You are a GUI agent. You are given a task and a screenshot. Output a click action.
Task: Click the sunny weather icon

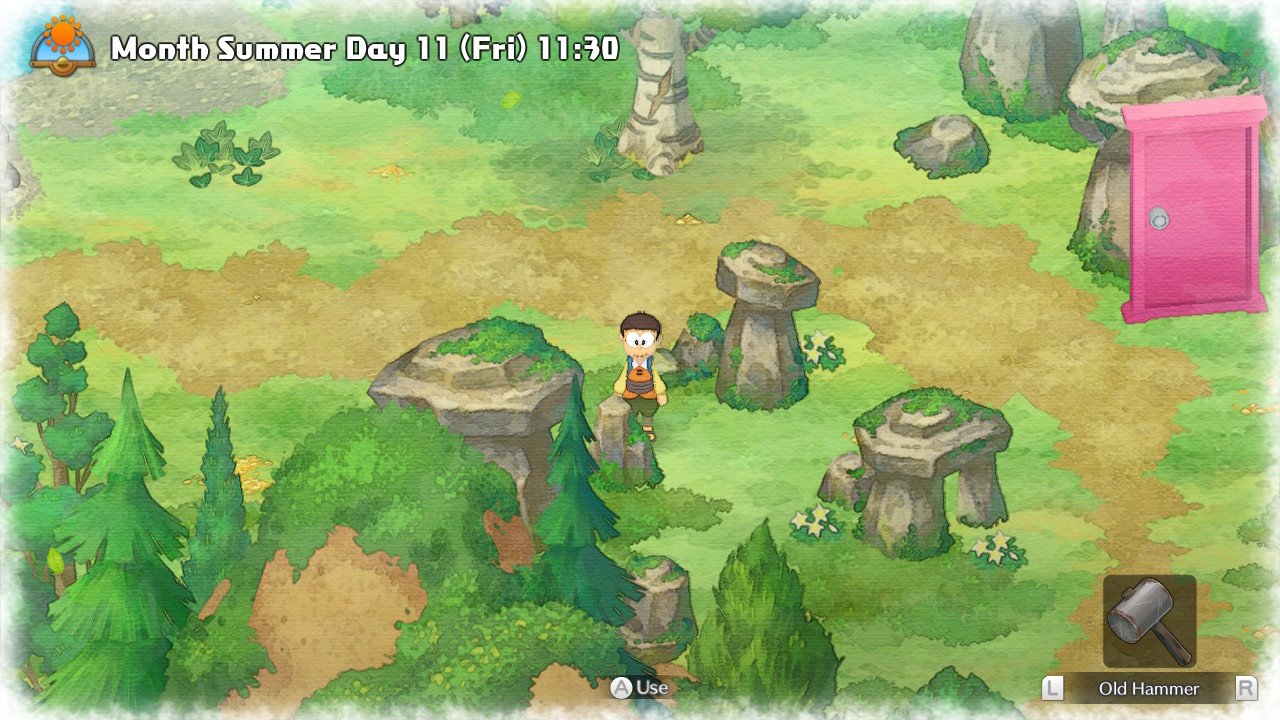pos(64,40)
